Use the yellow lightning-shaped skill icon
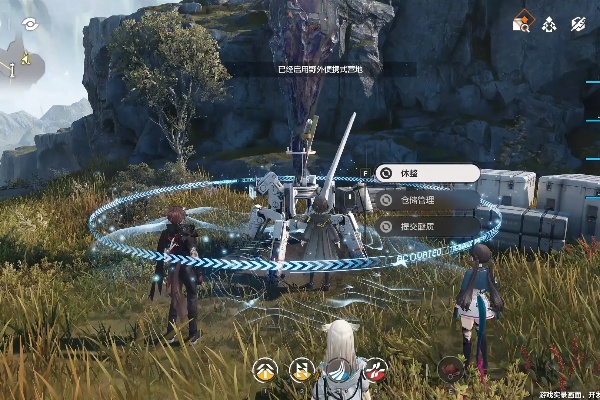600x400 pixels. tap(301, 371)
